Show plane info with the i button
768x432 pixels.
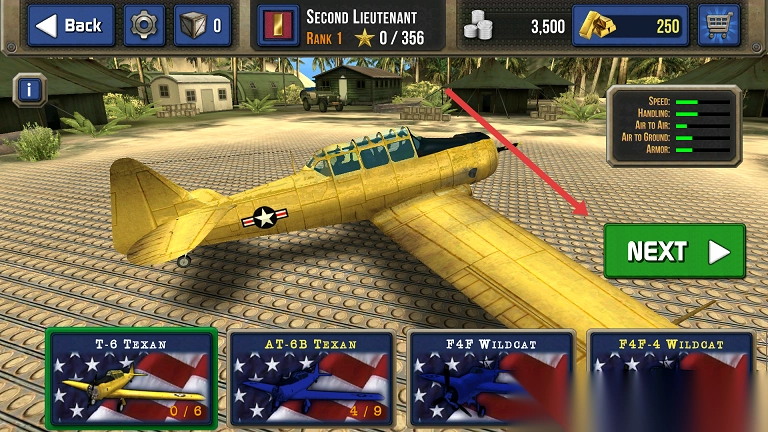[x=30, y=90]
